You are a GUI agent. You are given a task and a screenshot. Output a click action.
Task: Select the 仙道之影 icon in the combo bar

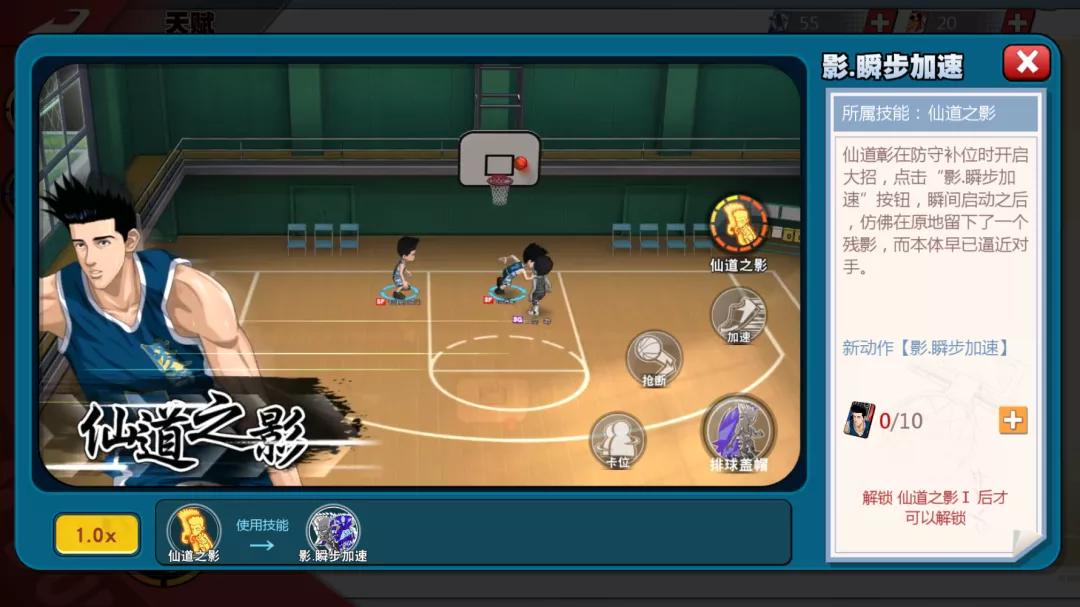193,531
